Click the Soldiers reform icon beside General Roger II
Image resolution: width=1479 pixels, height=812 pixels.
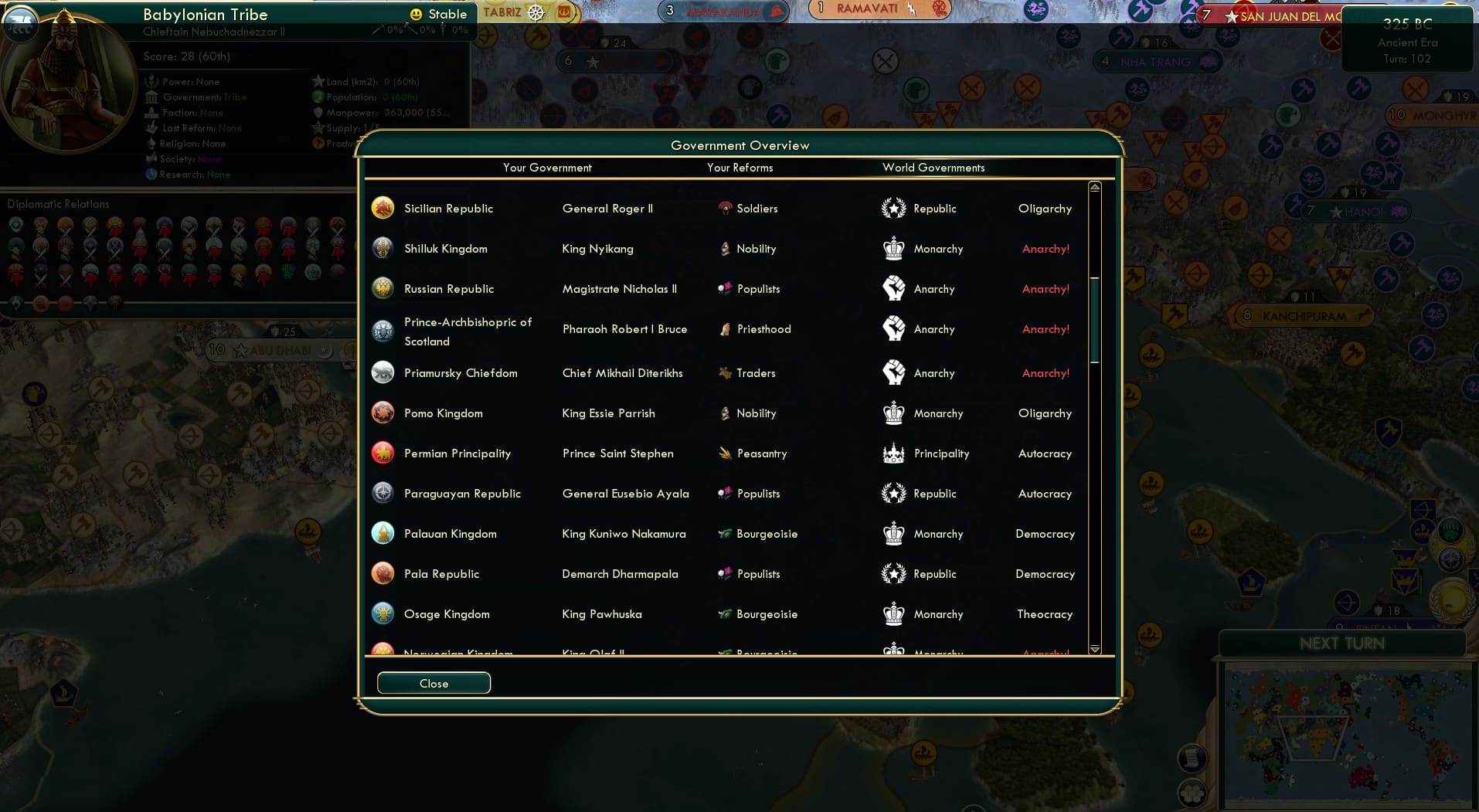tap(725, 208)
